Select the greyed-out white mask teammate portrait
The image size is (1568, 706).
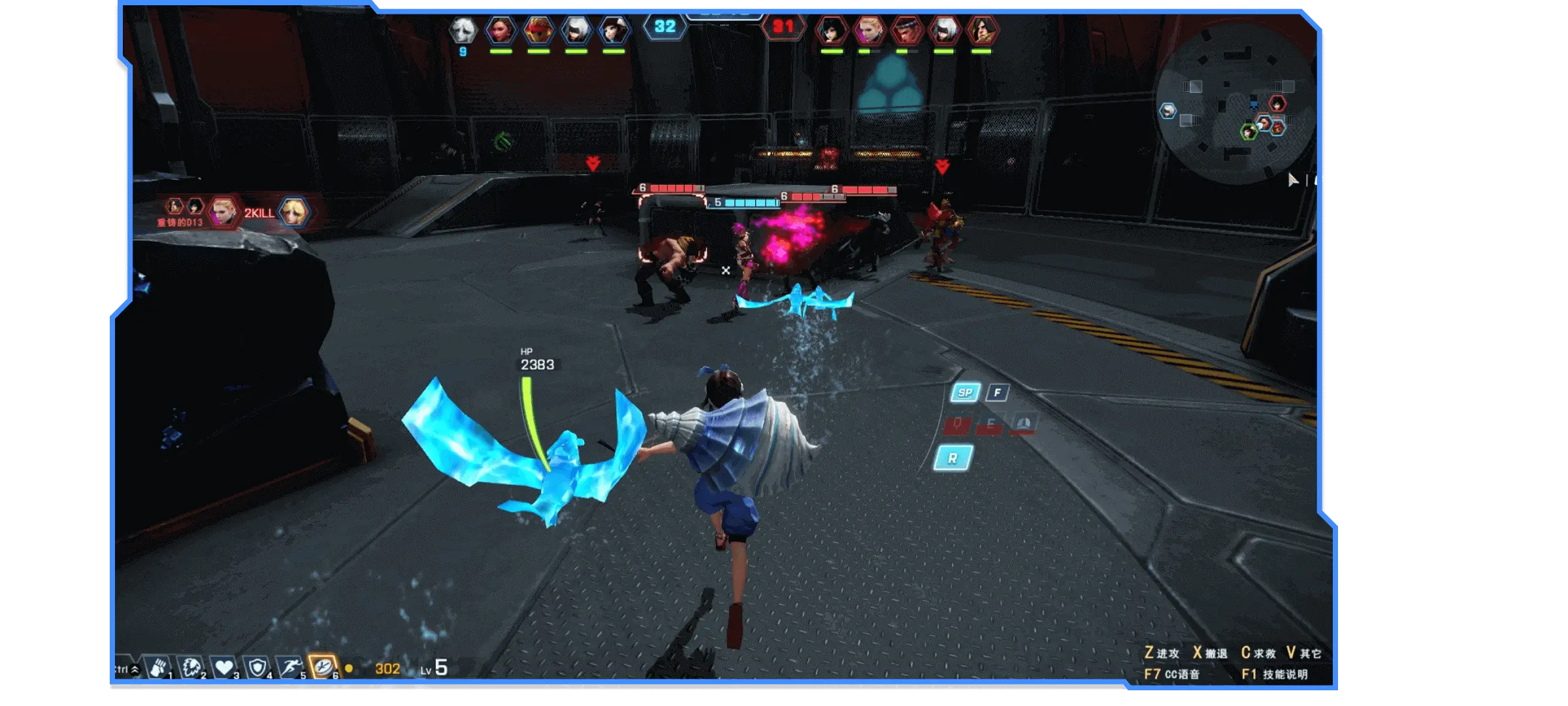tap(463, 29)
